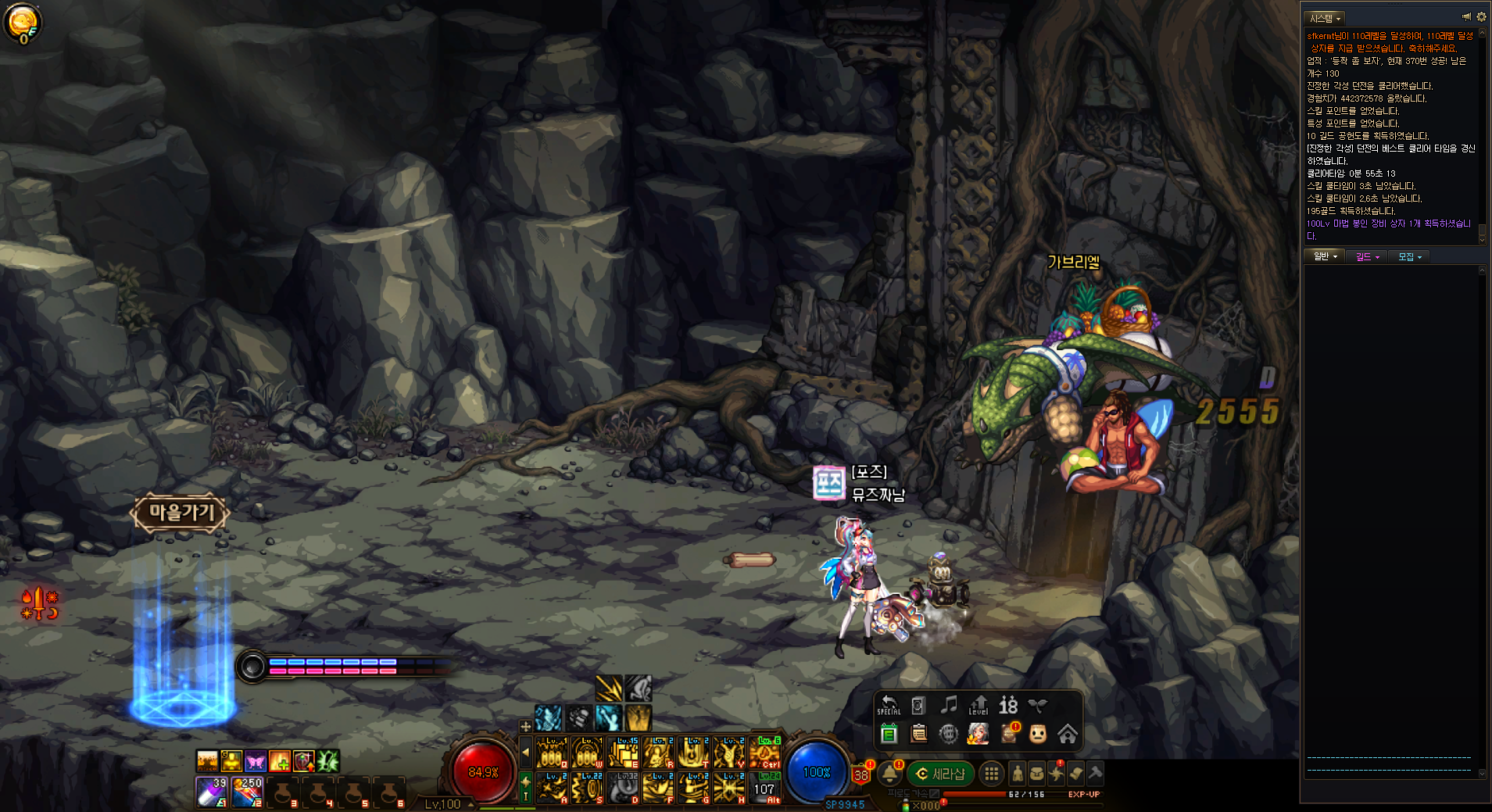This screenshot has width=1492, height=812.
Task: Open chat settings gear icon
Action: click(1481, 16)
